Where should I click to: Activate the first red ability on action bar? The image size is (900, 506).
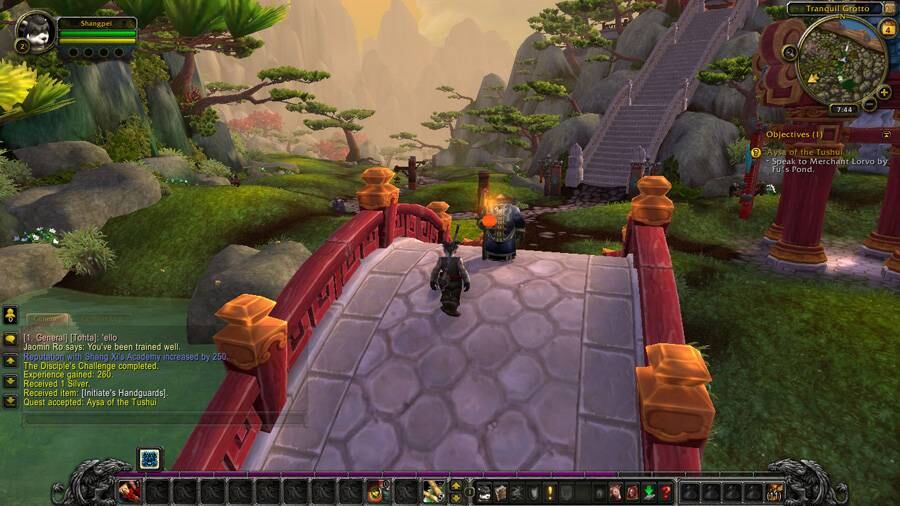[129, 491]
